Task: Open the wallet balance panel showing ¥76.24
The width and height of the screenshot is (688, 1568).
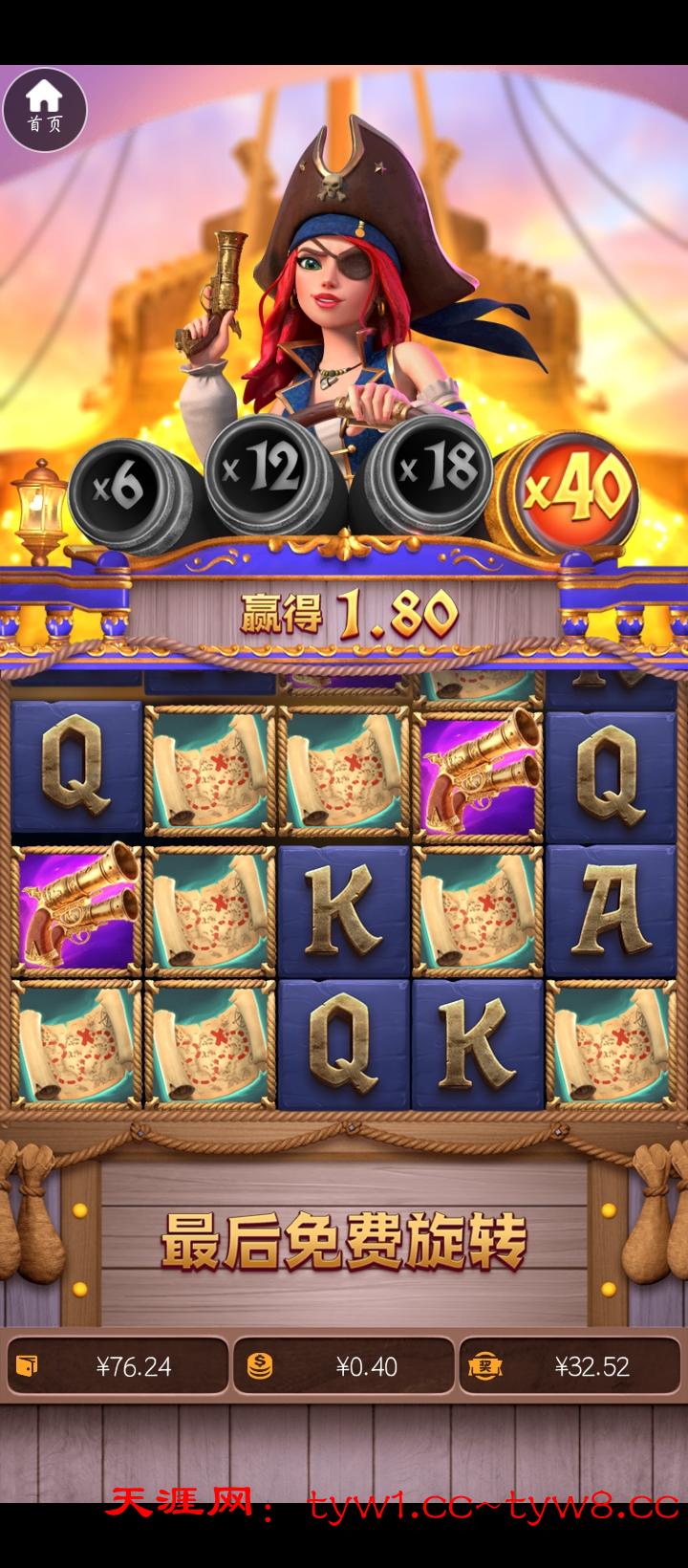Action: (x=118, y=1365)
